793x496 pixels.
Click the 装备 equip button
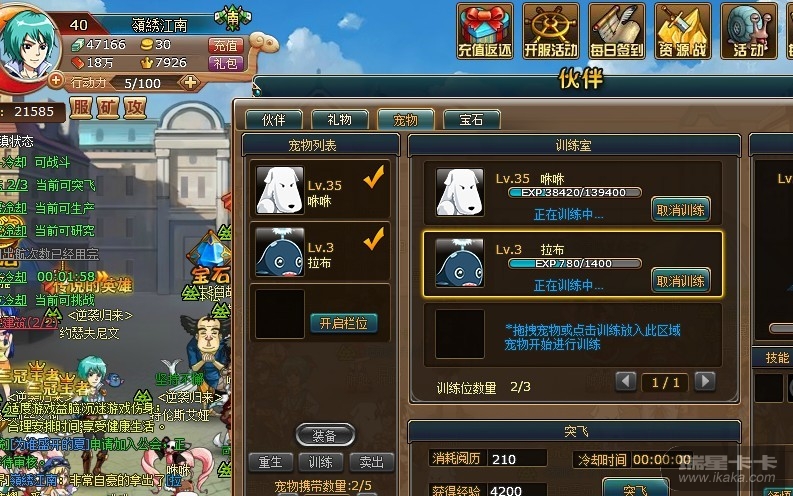click(x=325, y=435)
